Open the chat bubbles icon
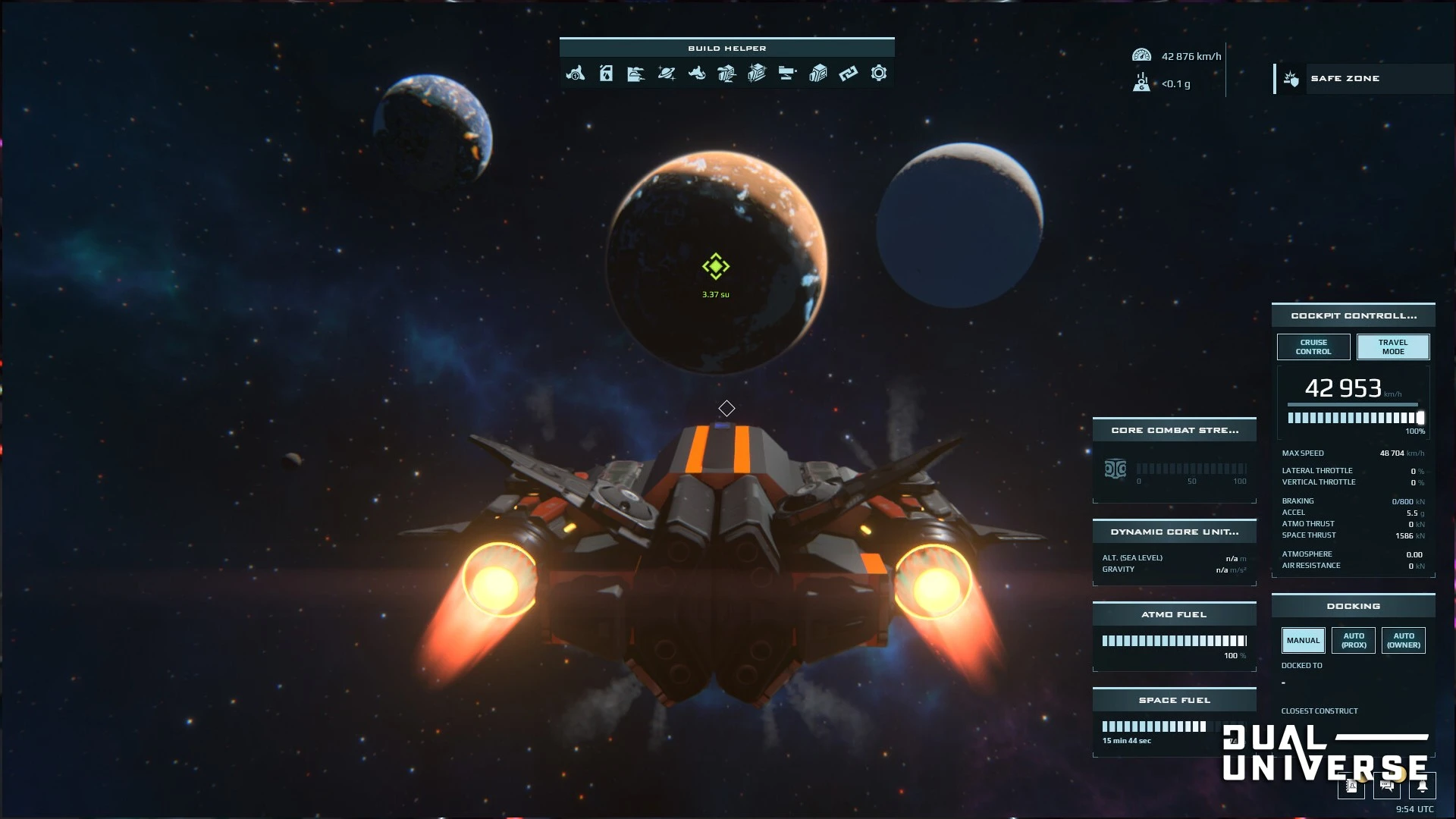The width and height of the screenshot is (1456, 819). click(x=1386, y=786)
